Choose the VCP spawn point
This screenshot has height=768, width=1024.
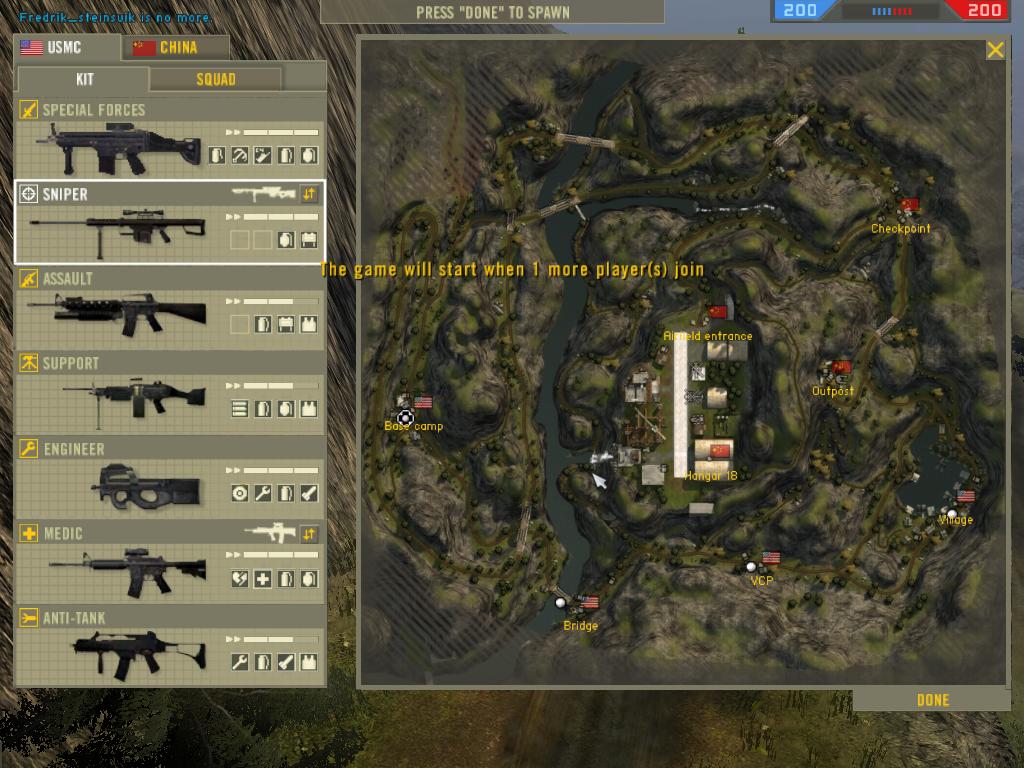[752, 567]
